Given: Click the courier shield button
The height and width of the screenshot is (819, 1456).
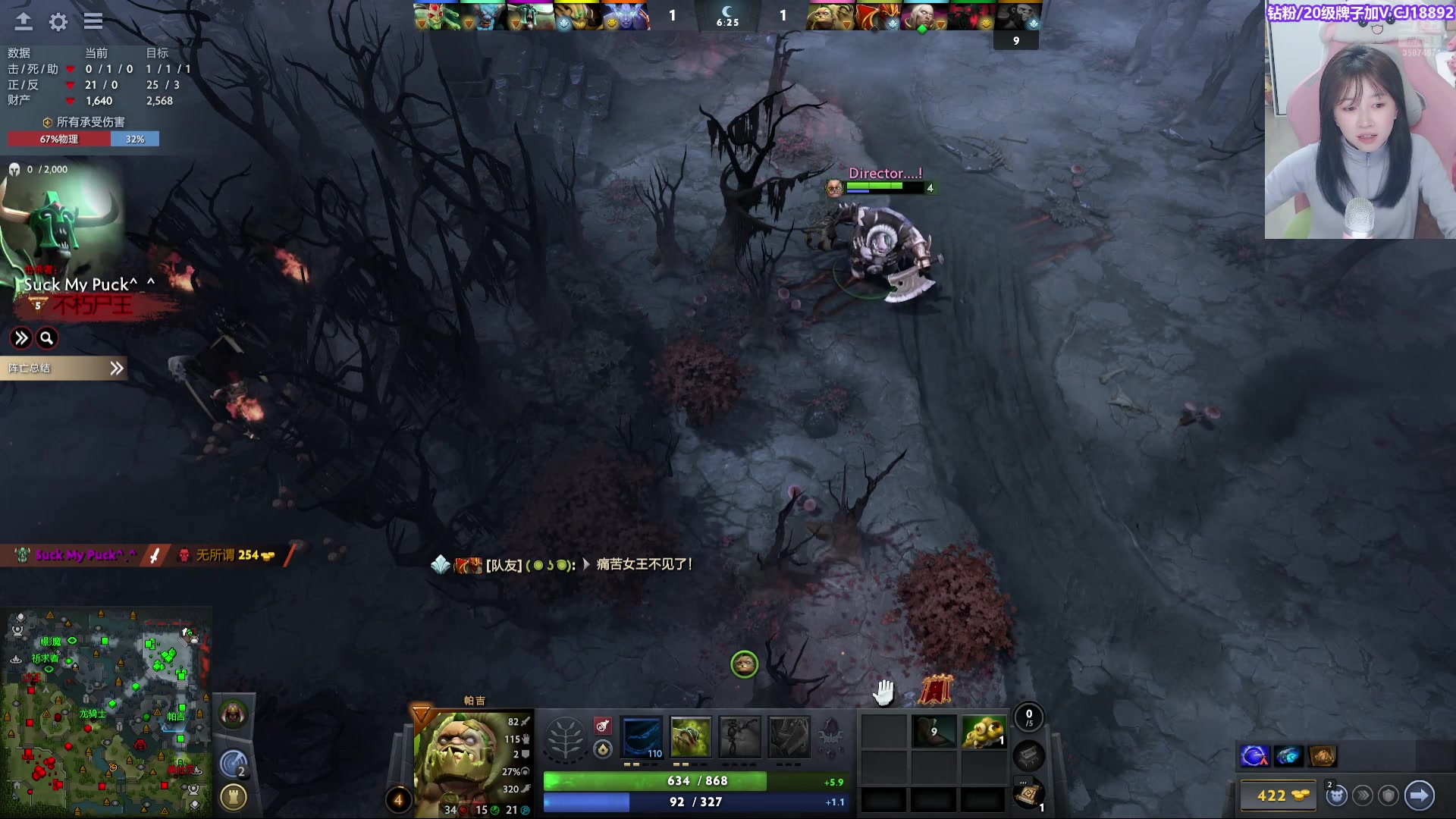Looking at the screenshot, I should (1389, 795).
